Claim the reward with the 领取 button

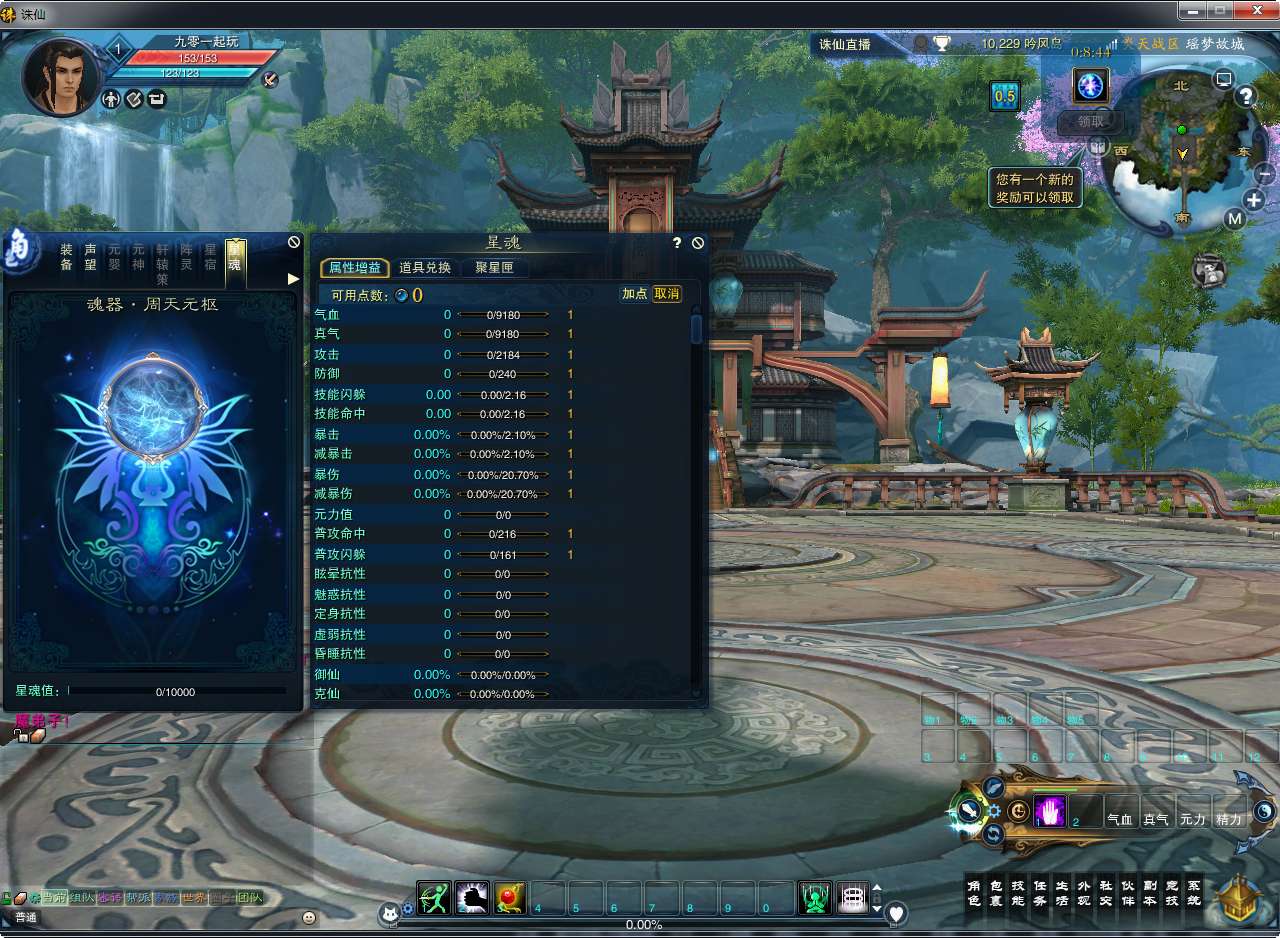[1090, 122]
